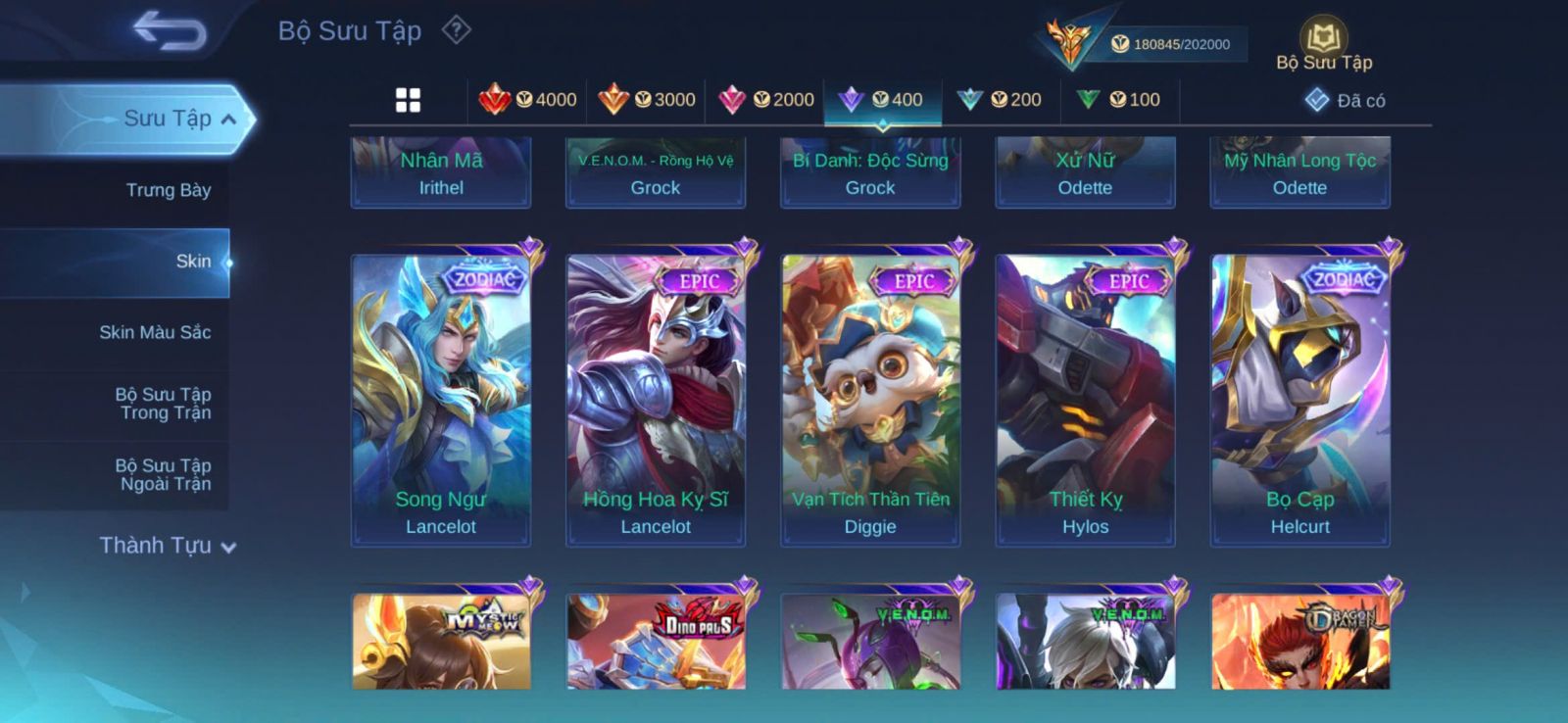Open Bộ Sưu Tập Trong Trận
This screenshot has width=1568, height=723.
(x=164, y=404)
